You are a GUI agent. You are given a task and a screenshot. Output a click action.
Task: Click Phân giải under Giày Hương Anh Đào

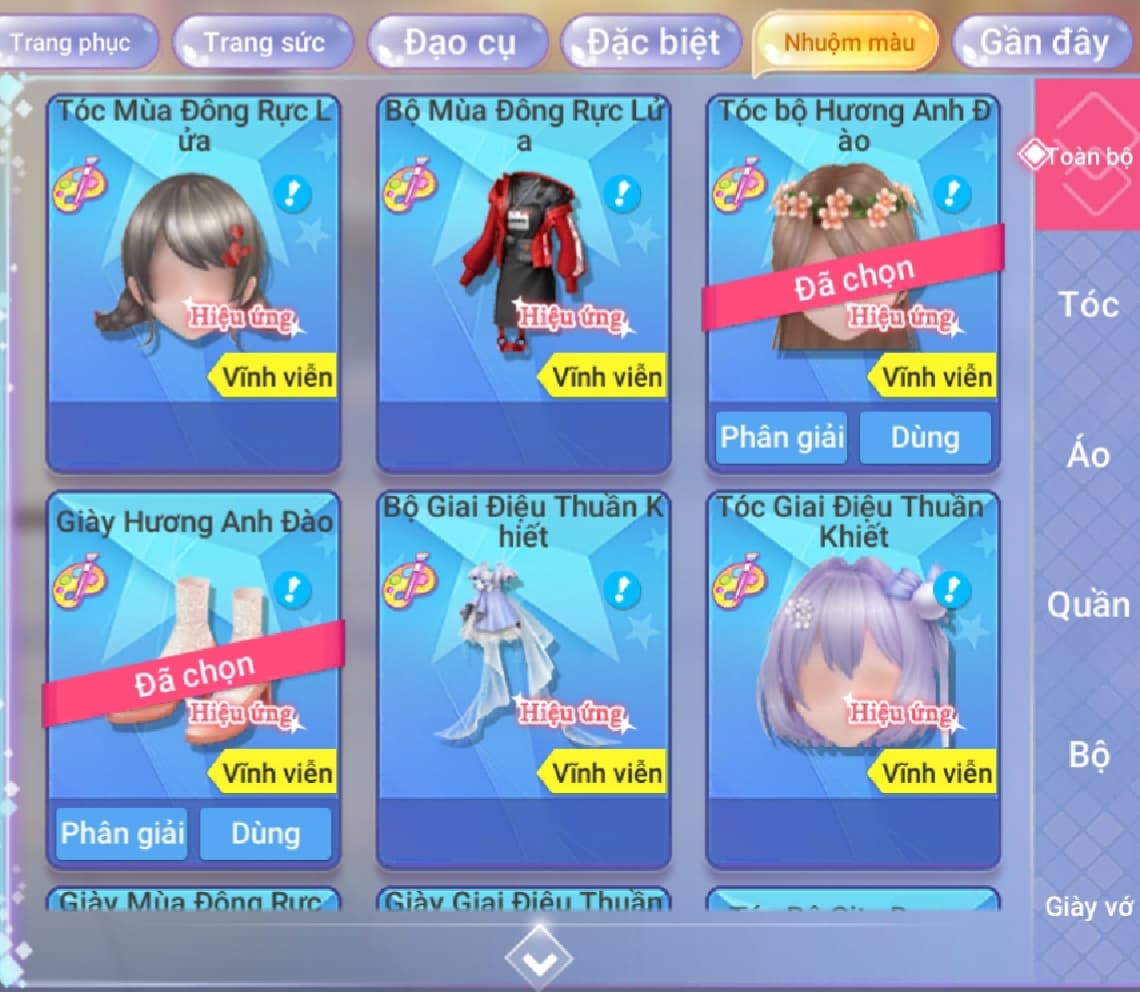coord(122,834)
